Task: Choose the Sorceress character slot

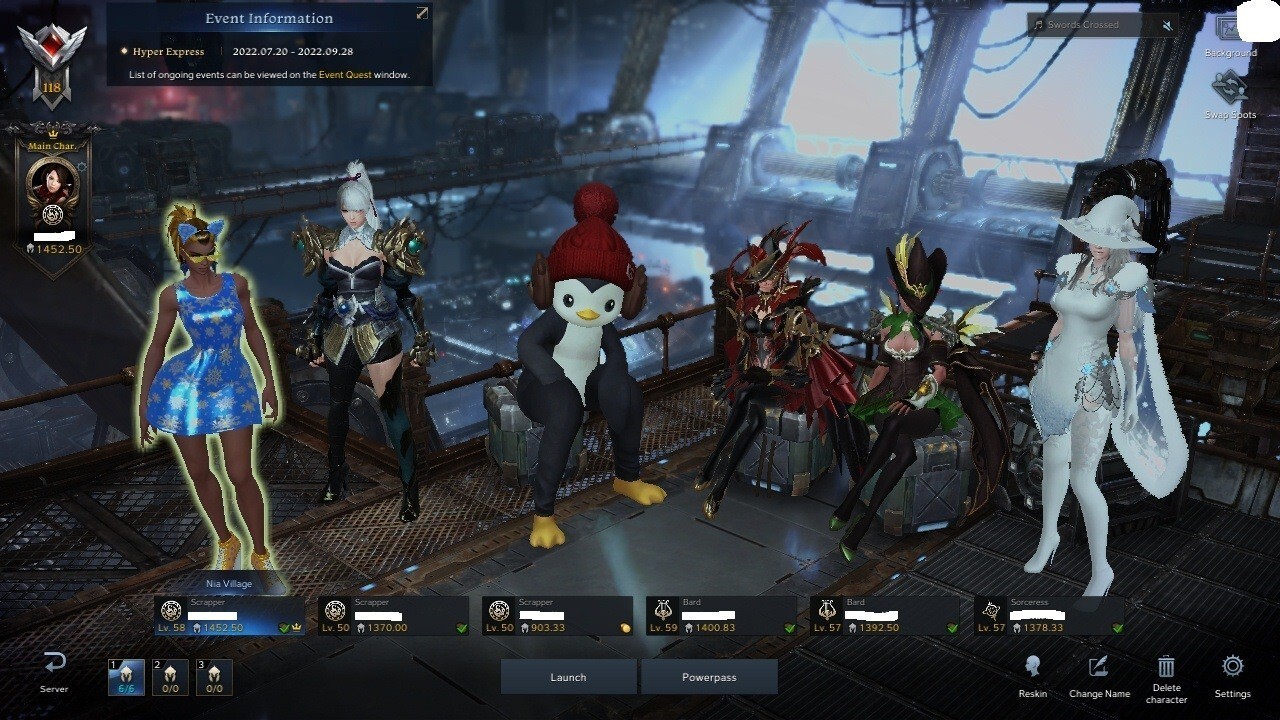Action: tap(1049, 616)
